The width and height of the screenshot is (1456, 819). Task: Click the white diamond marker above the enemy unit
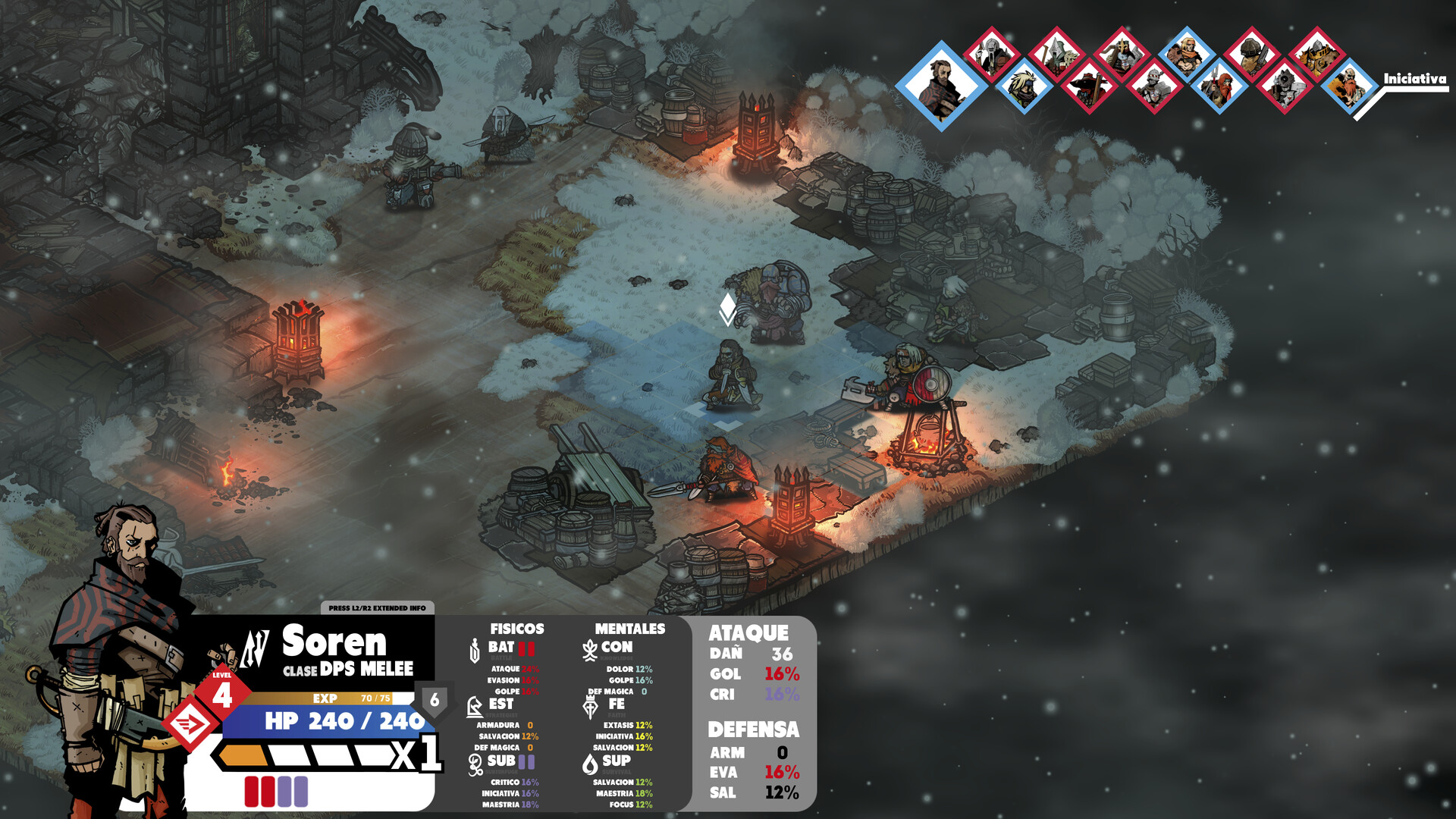(x=726, y=307)
